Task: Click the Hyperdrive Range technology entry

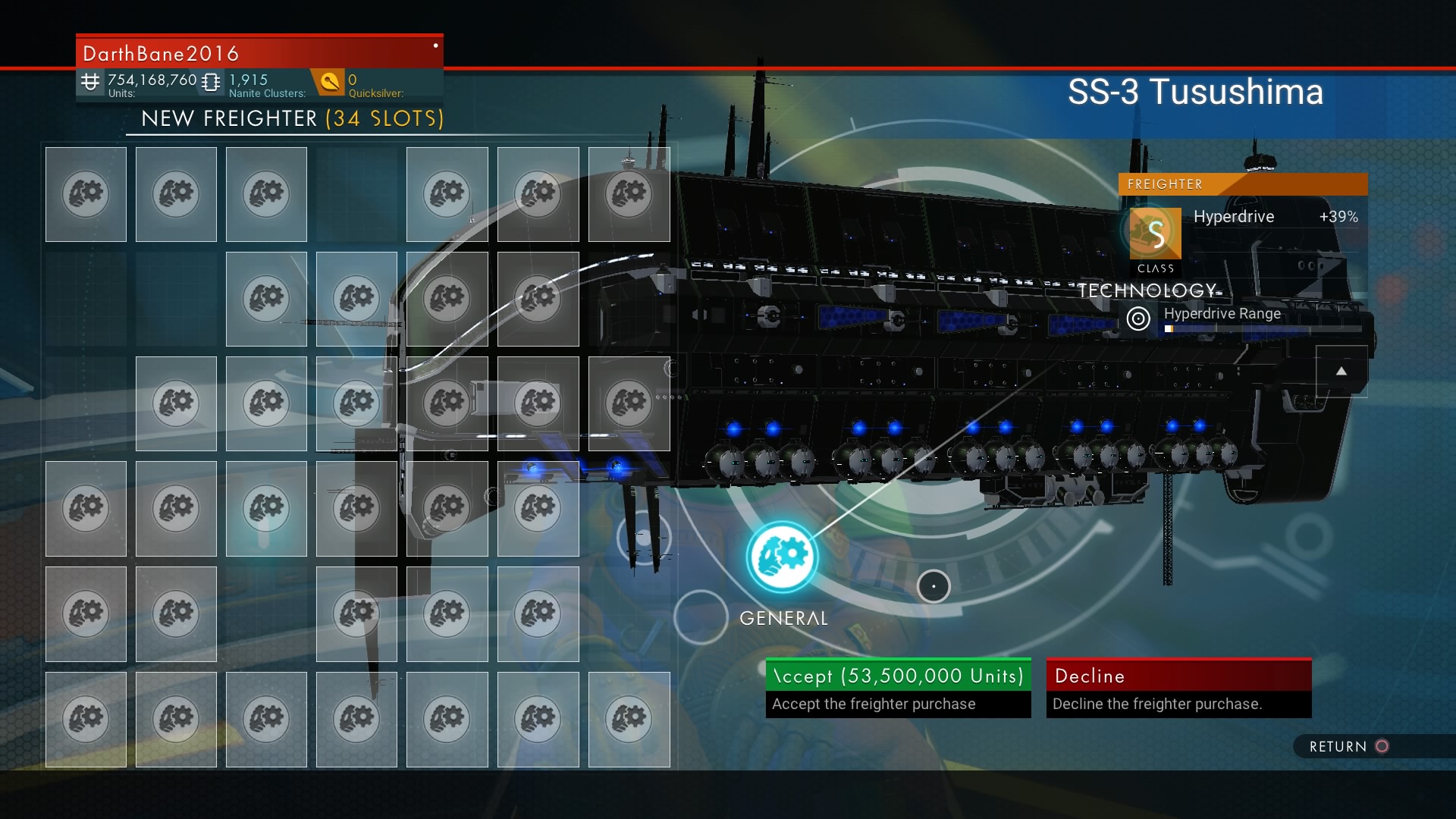Action: point(1222,315)
